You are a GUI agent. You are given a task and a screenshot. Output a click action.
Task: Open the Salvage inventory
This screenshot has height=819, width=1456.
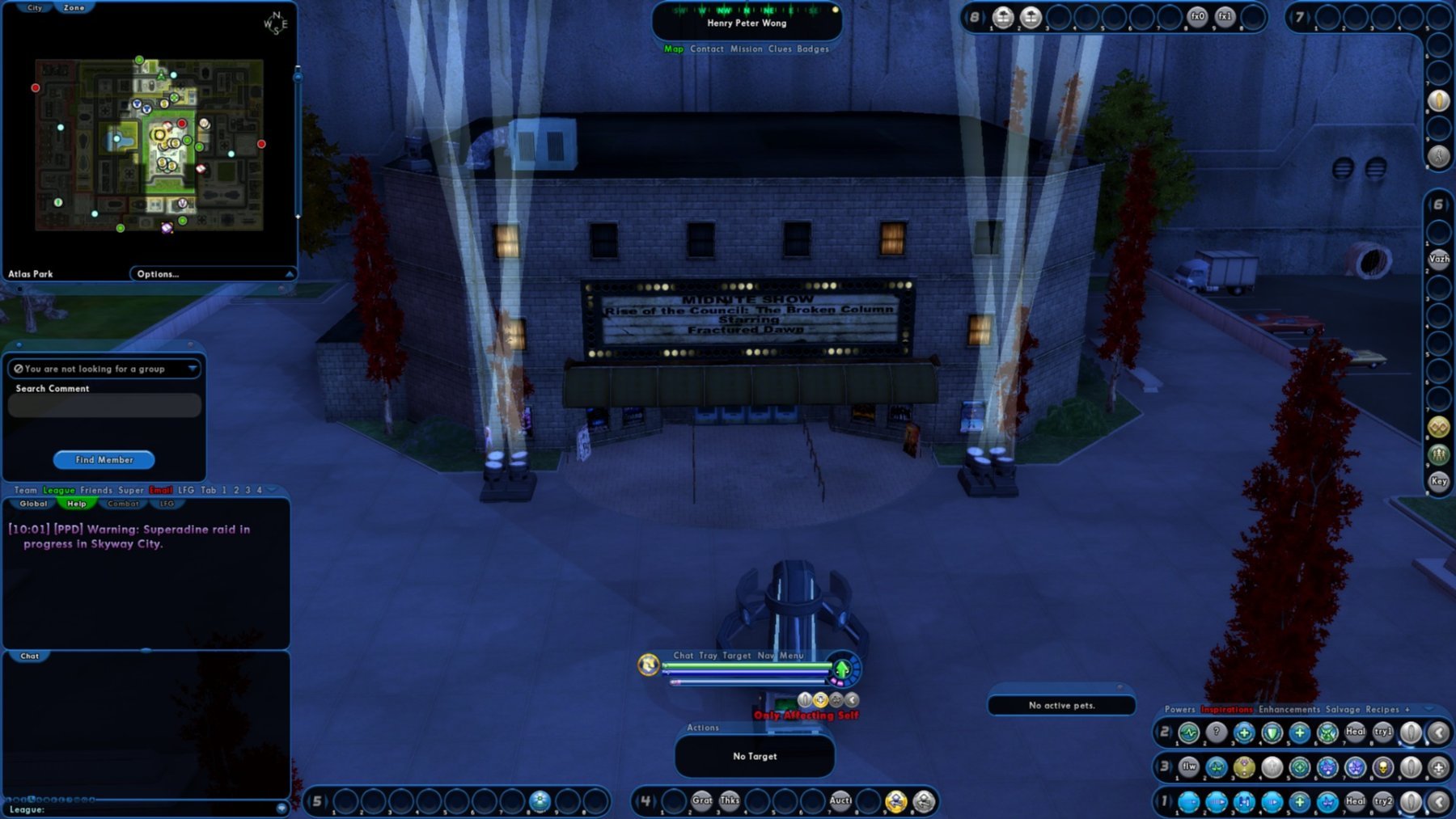coord(1343,709)
